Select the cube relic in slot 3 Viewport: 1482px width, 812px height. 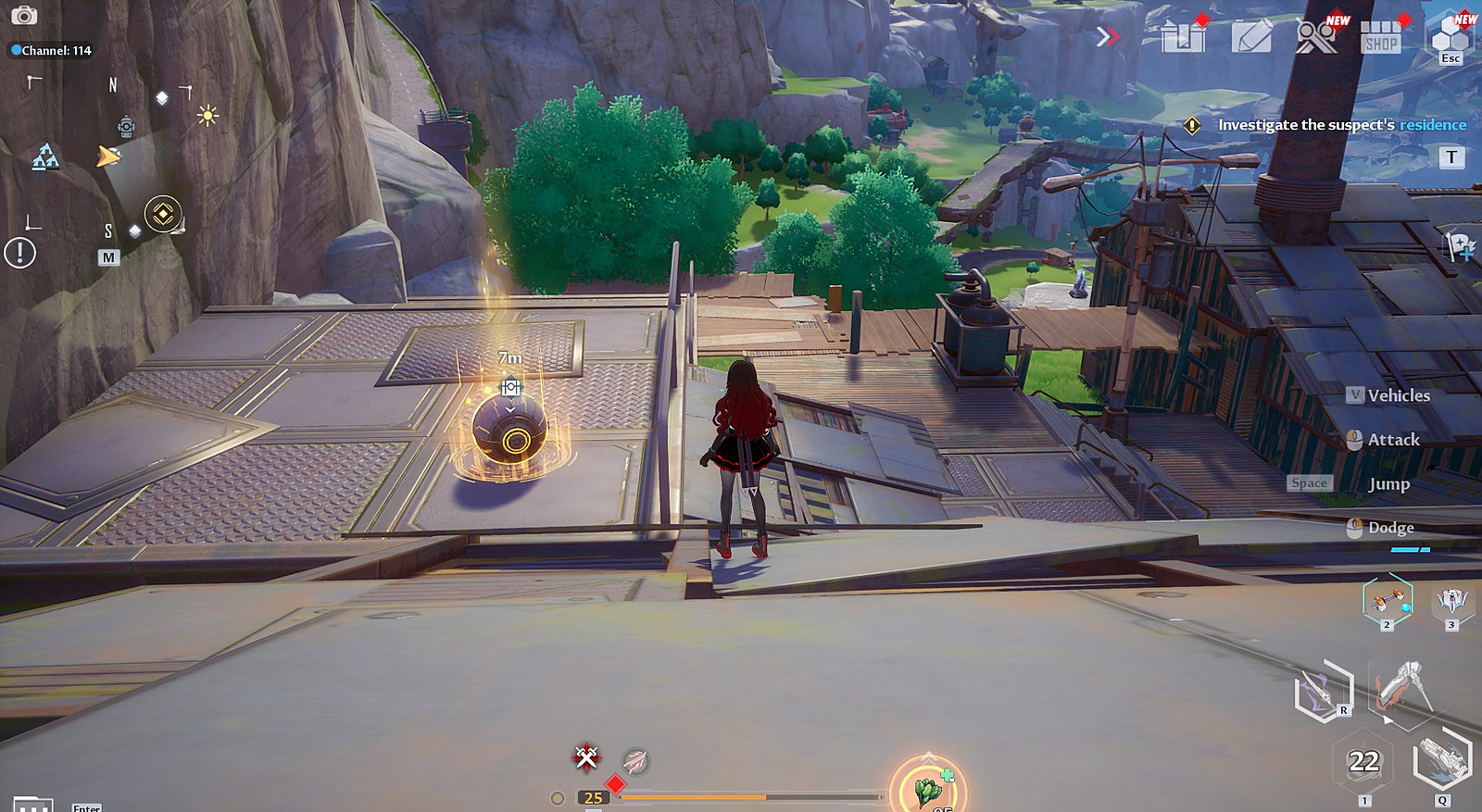click(x=1451, y=602)
